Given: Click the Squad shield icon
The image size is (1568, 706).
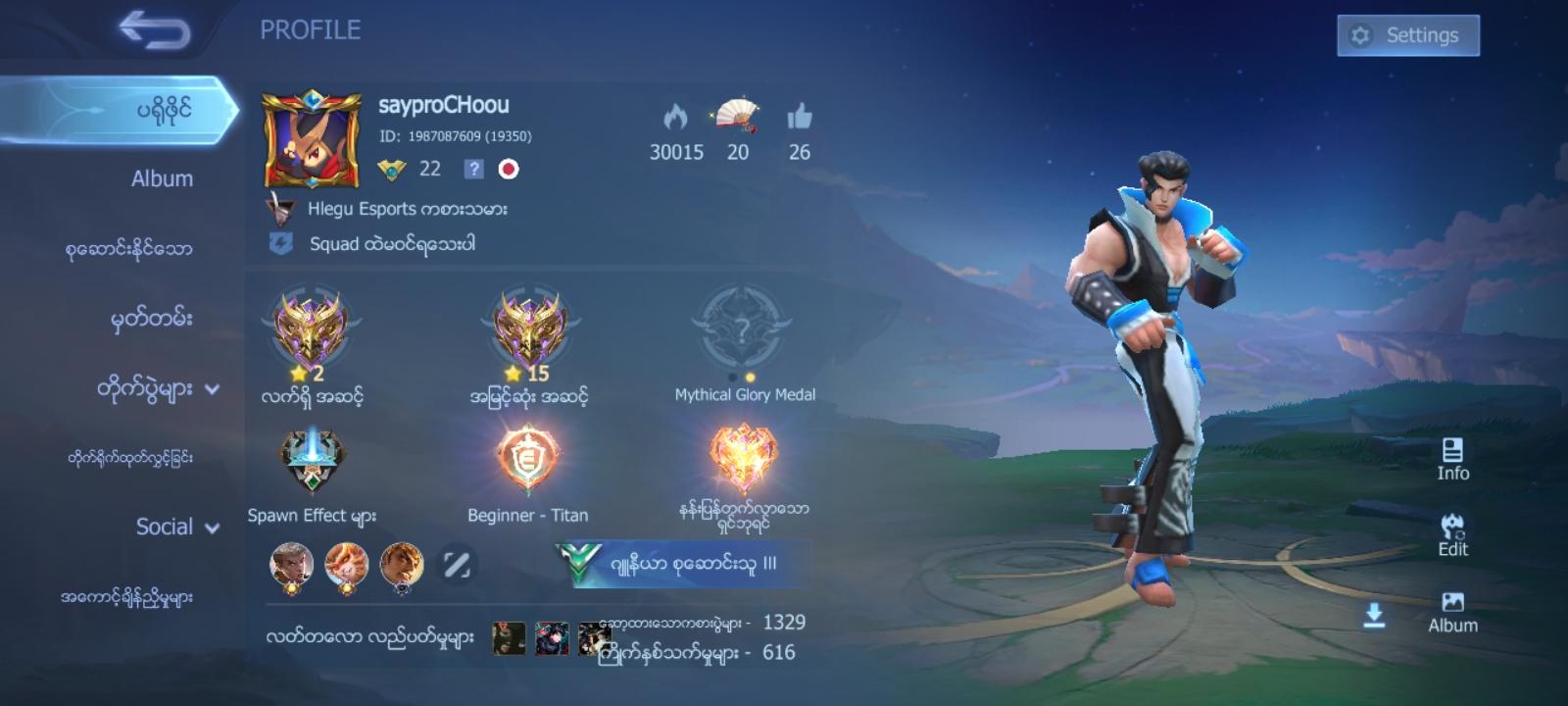Looking at the screenshot, I should click(x=279, y=240).
